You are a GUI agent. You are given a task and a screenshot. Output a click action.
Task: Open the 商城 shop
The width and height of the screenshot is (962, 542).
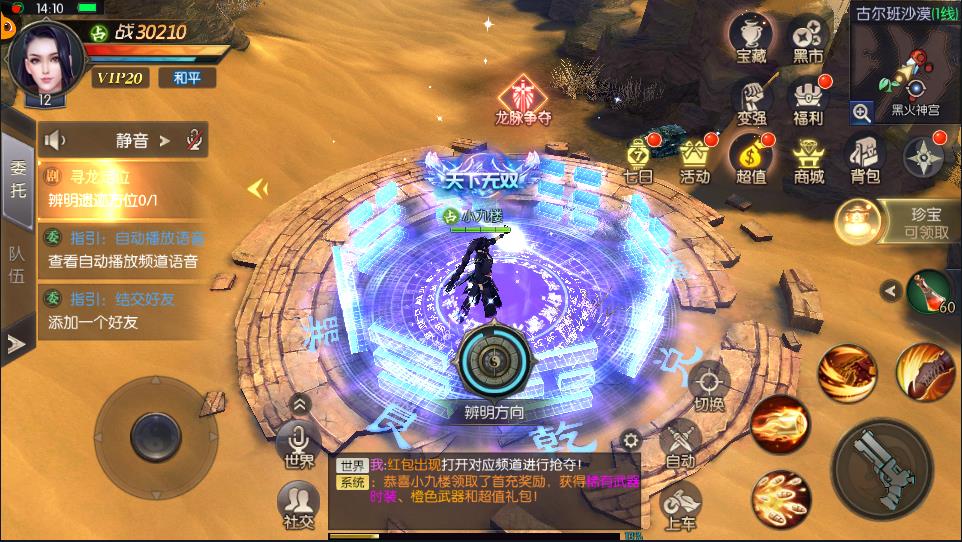(x=808, y=159)
